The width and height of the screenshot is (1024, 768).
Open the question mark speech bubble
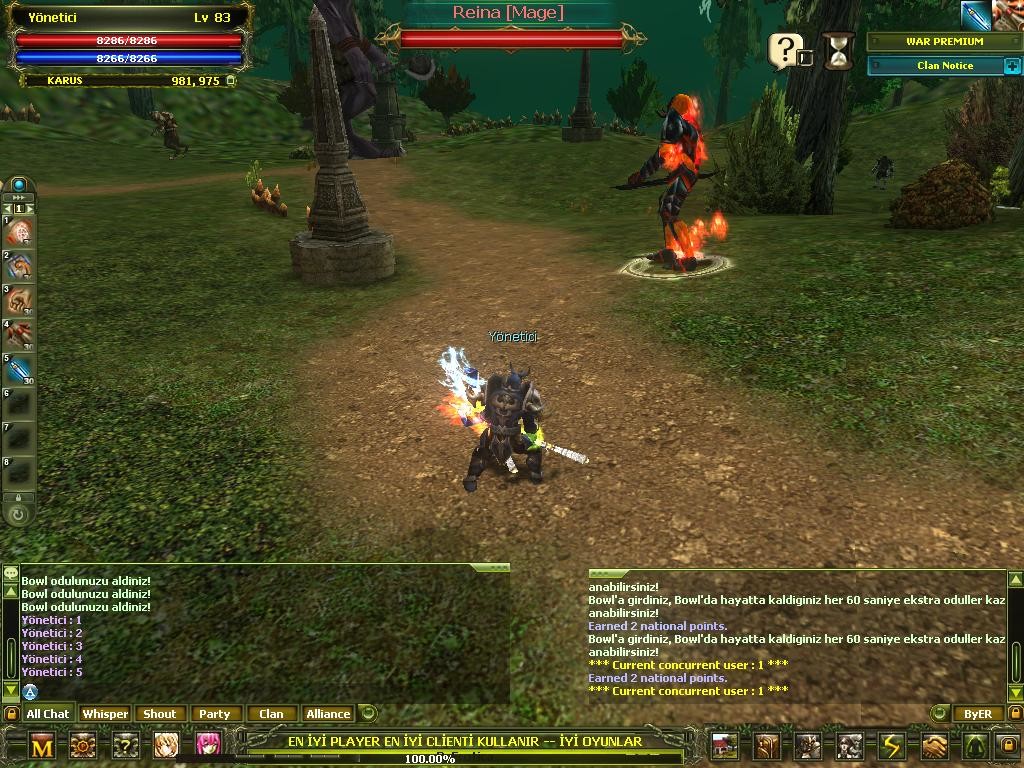785,51
